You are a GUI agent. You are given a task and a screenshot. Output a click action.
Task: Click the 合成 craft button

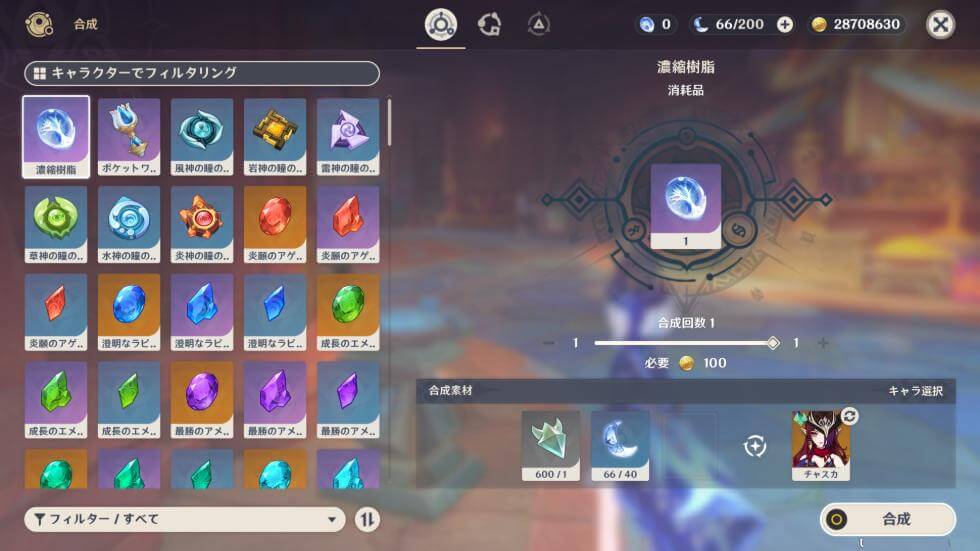tap(888, 519)
